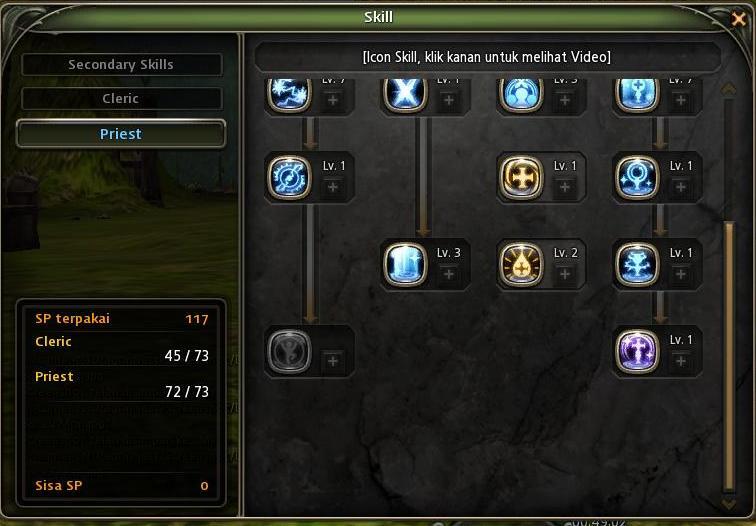Click the skill list scrollbar up arrow
756x526 pixels.
pyautogui.click(x=729, y=88)
